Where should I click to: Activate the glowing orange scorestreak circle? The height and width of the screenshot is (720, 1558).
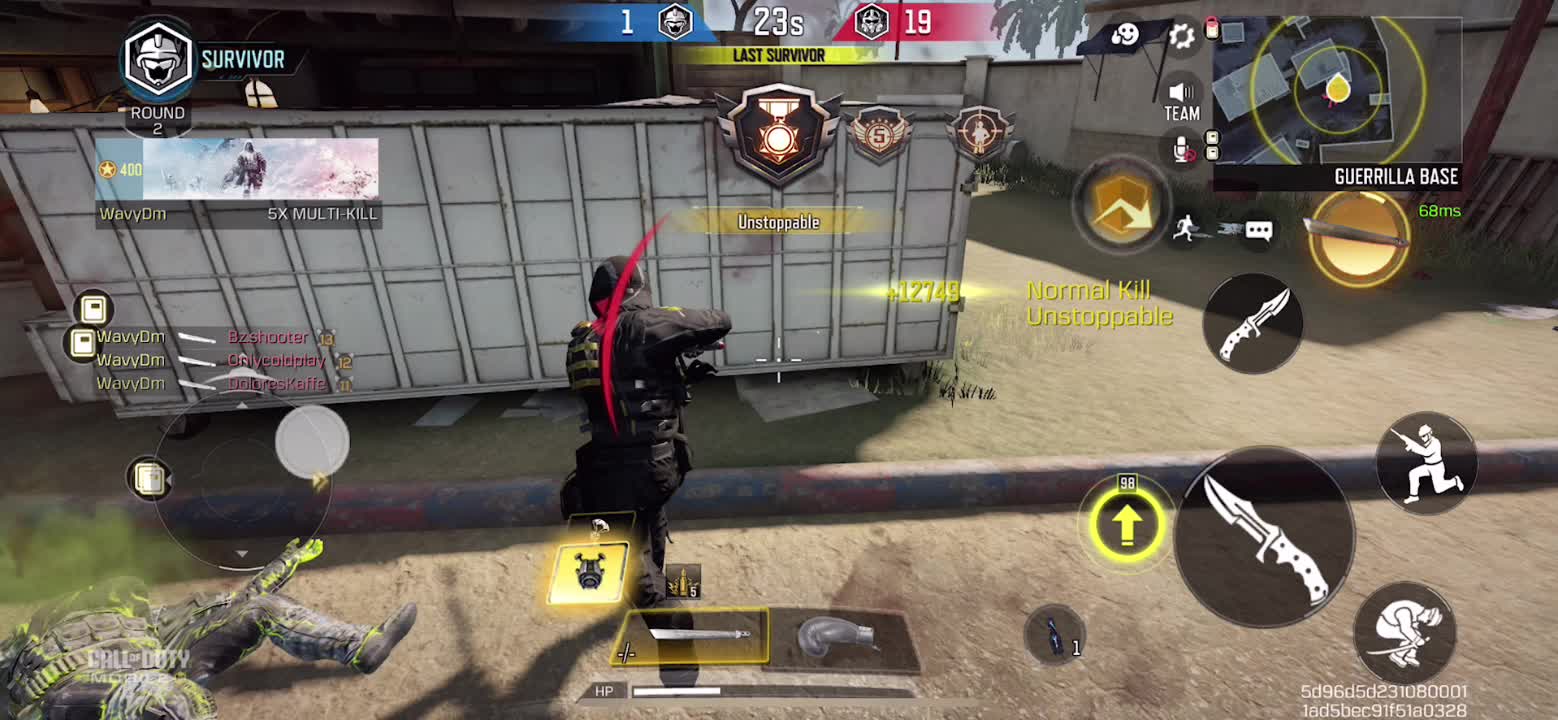pos(1358,238)
